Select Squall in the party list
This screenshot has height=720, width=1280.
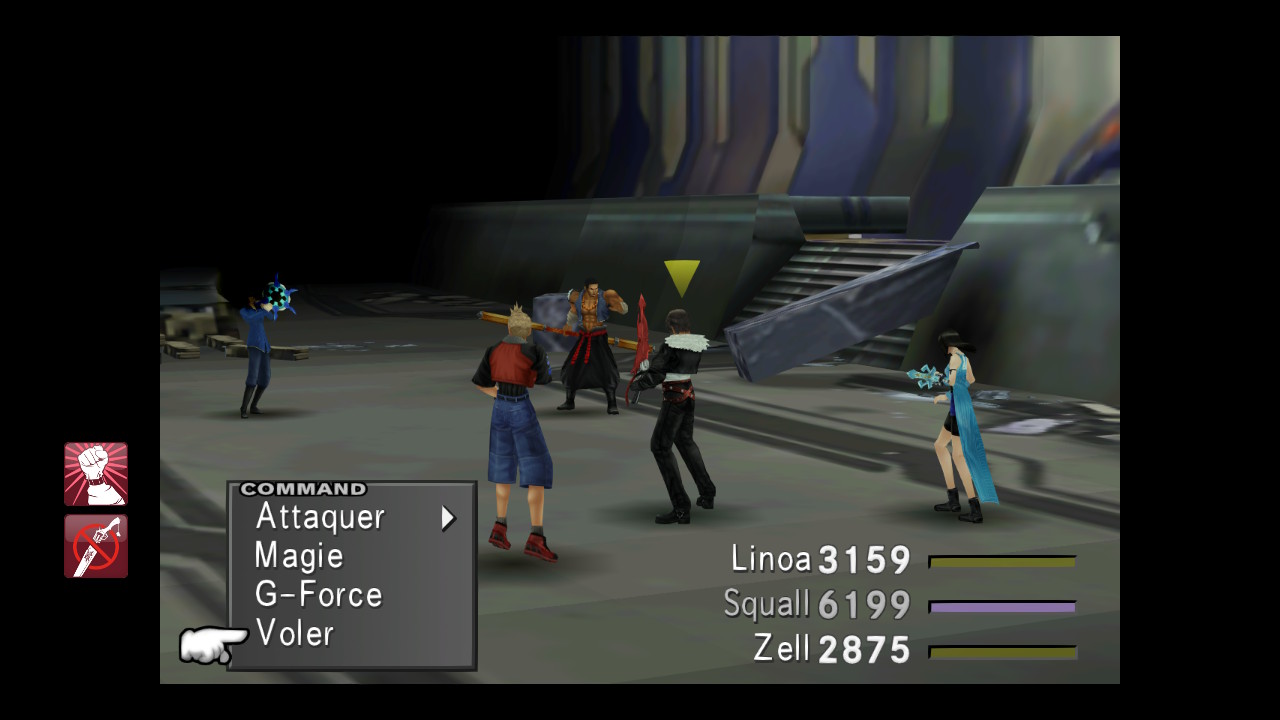[x=766, y=604]
